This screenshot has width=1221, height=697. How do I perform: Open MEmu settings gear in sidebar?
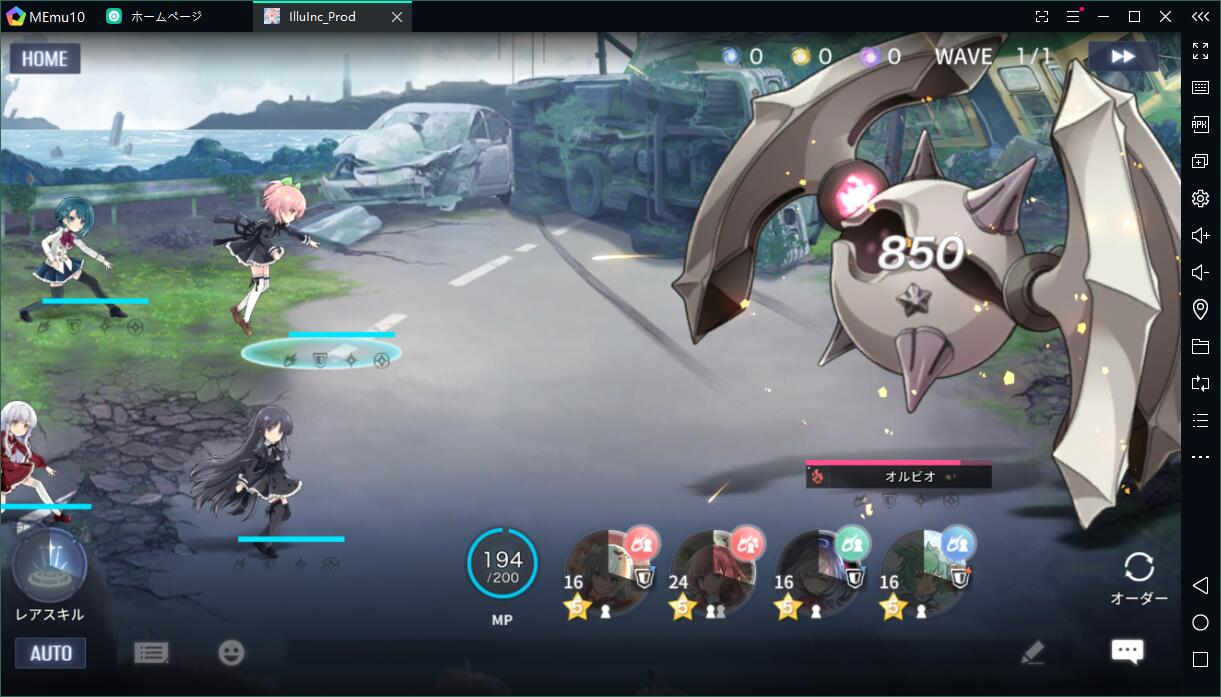[1201, 198]
